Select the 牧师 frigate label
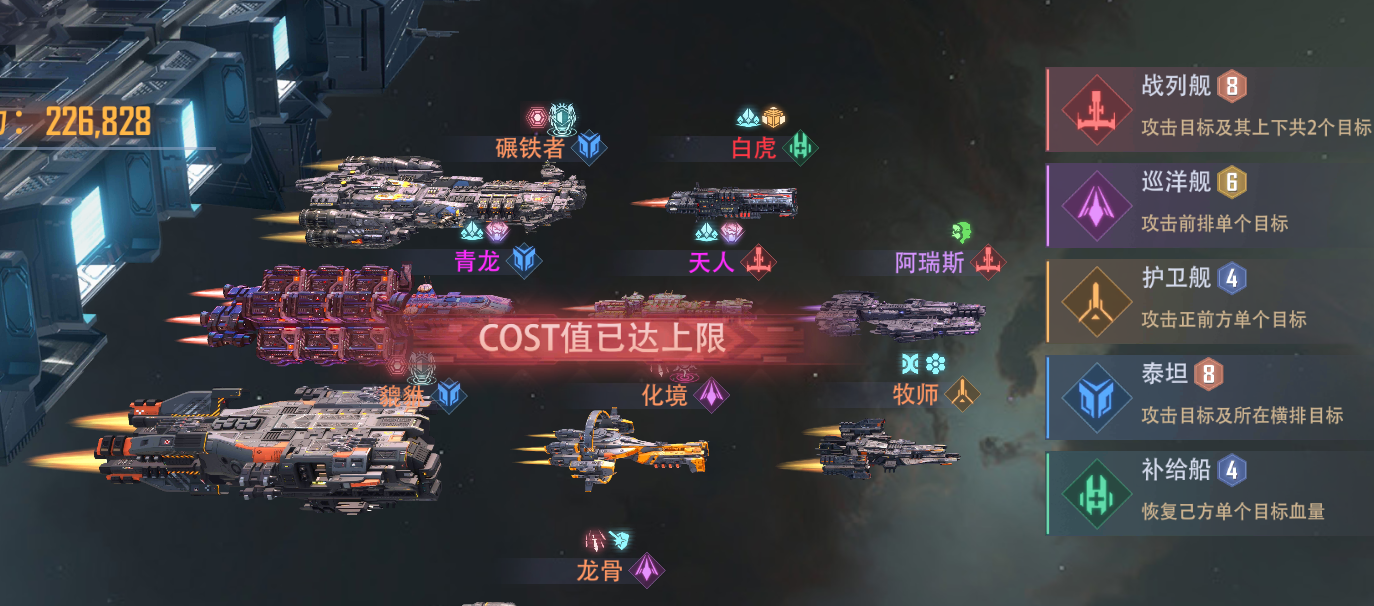The width and height of the screenshot is (1374, 606). [916, 394]
